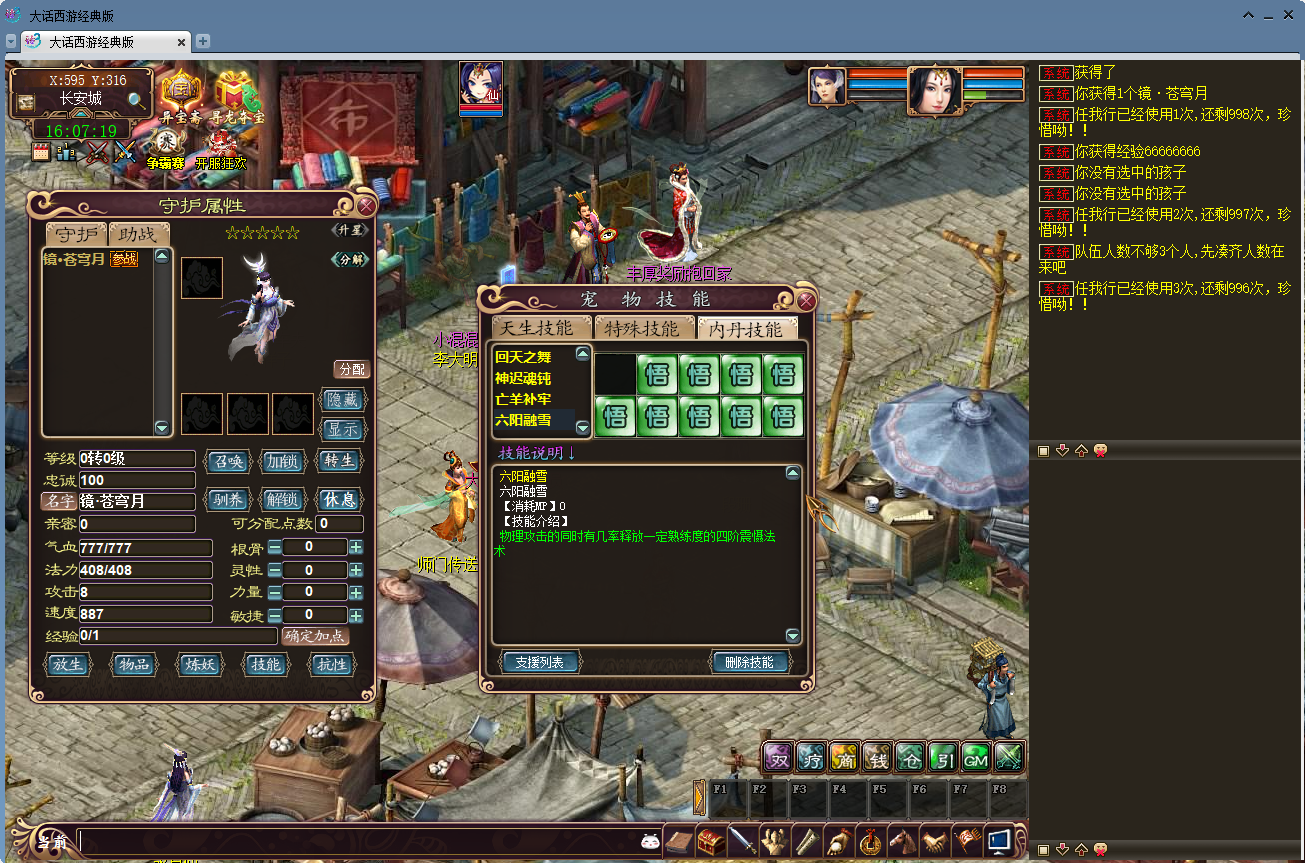Select the 回天之舞 skill entry
Image resolution: width=1305 pixels, height=863 pixels.
(523, 357)
